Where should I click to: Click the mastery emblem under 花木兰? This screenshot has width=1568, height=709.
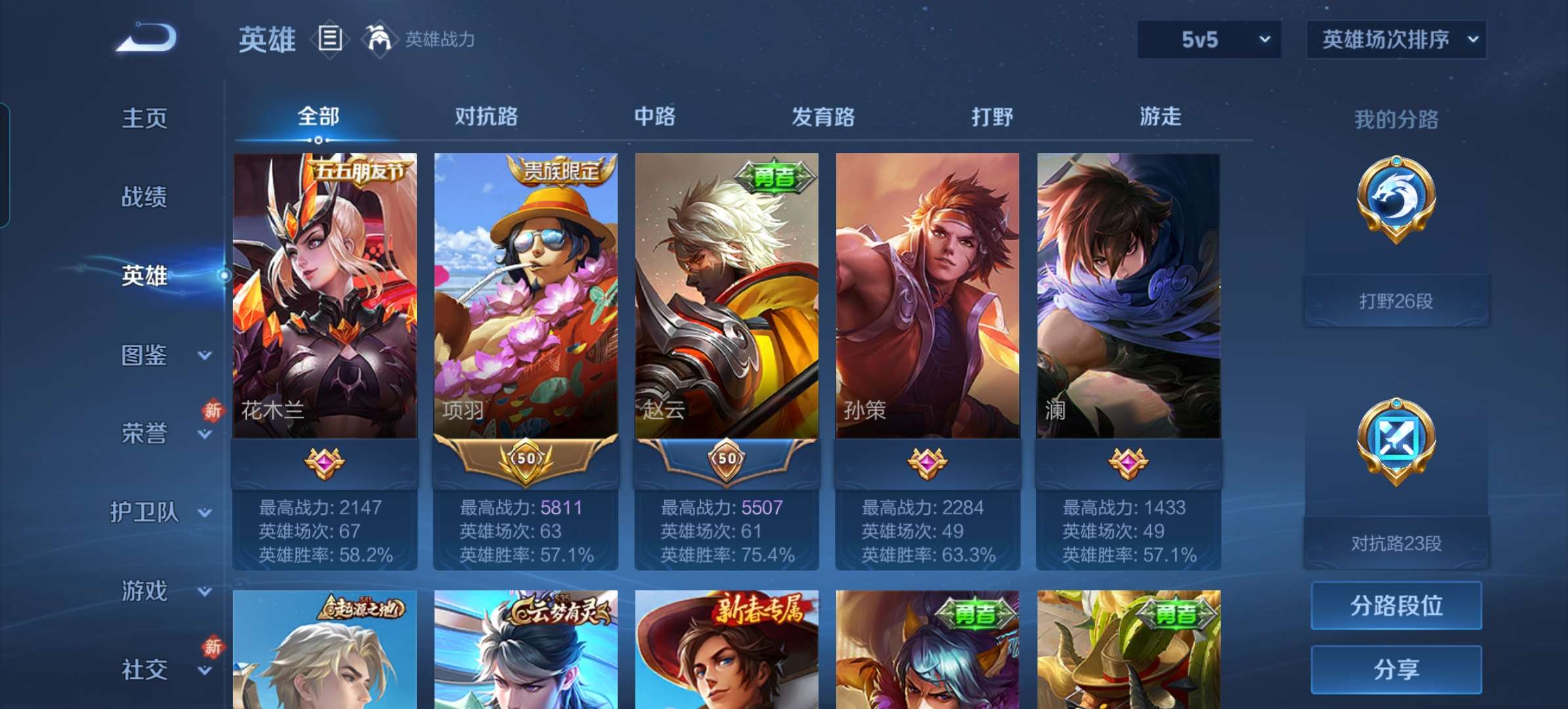click(x=325, y=462)
